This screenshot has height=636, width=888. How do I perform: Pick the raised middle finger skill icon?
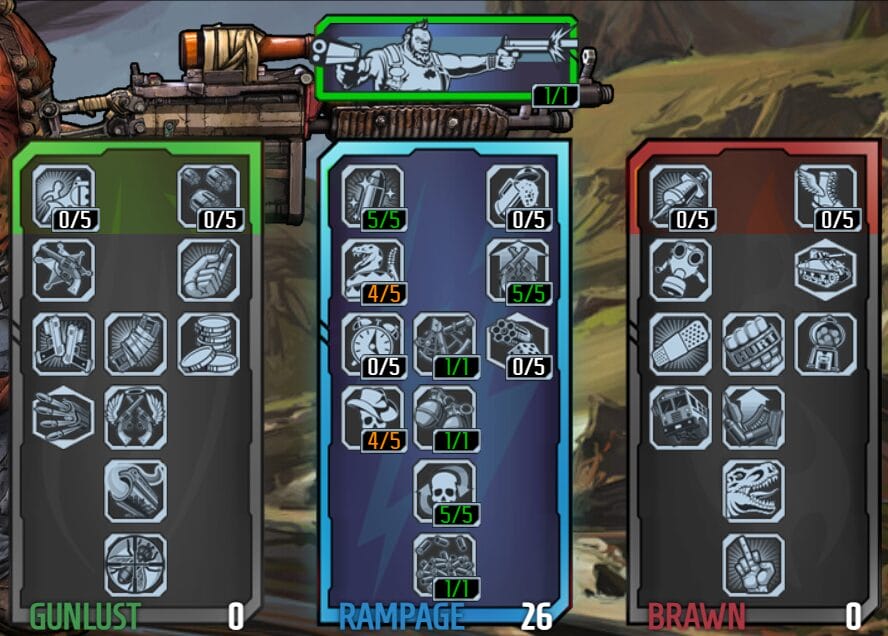click(x=753, y=564)
